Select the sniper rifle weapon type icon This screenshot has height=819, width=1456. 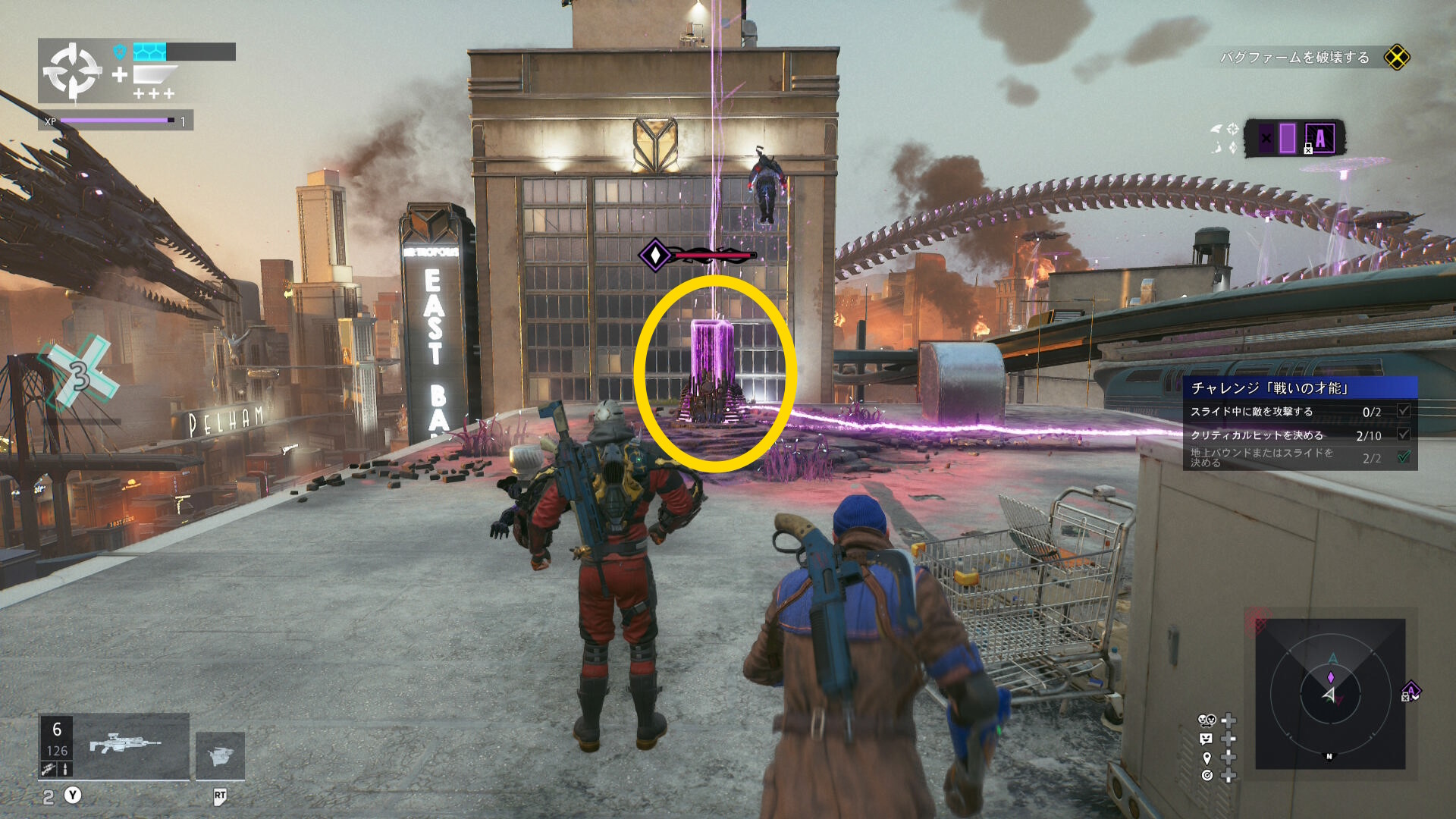[x=49, y=770]
